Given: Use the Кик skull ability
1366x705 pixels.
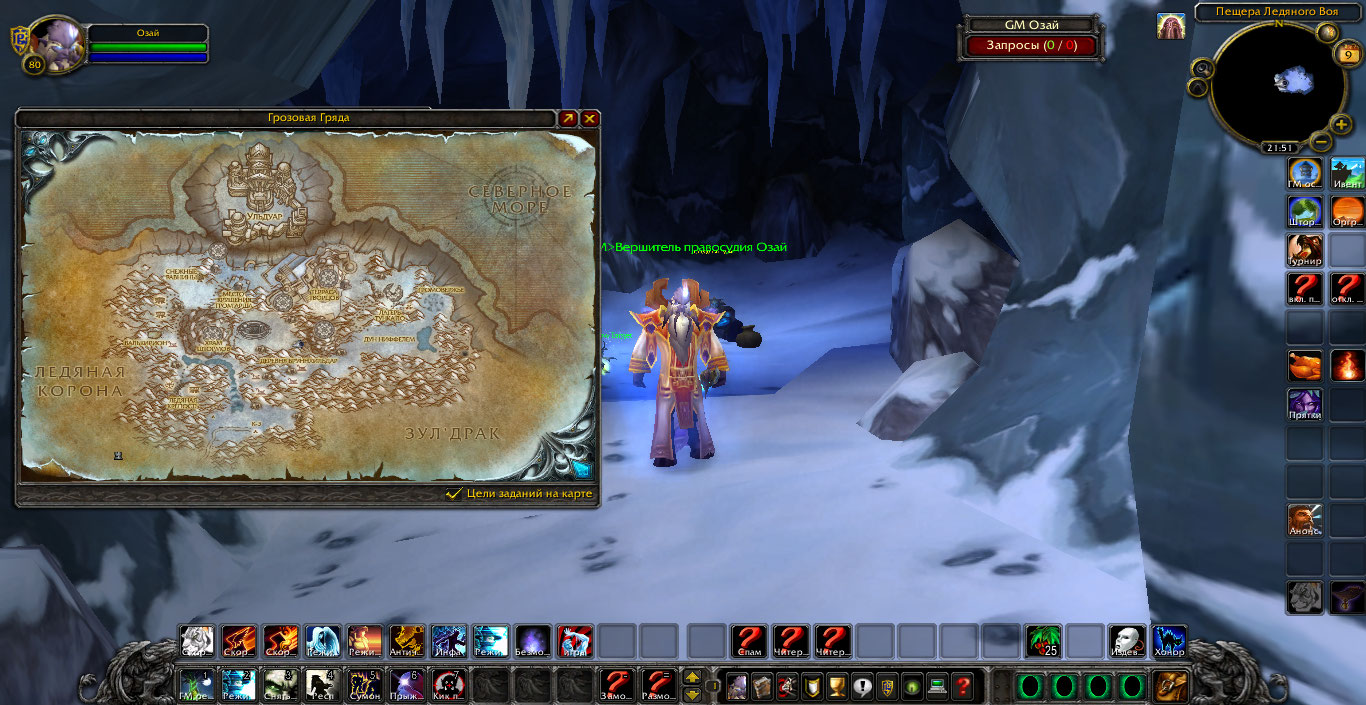Looking at the screenshot, I should coord(449,685).
